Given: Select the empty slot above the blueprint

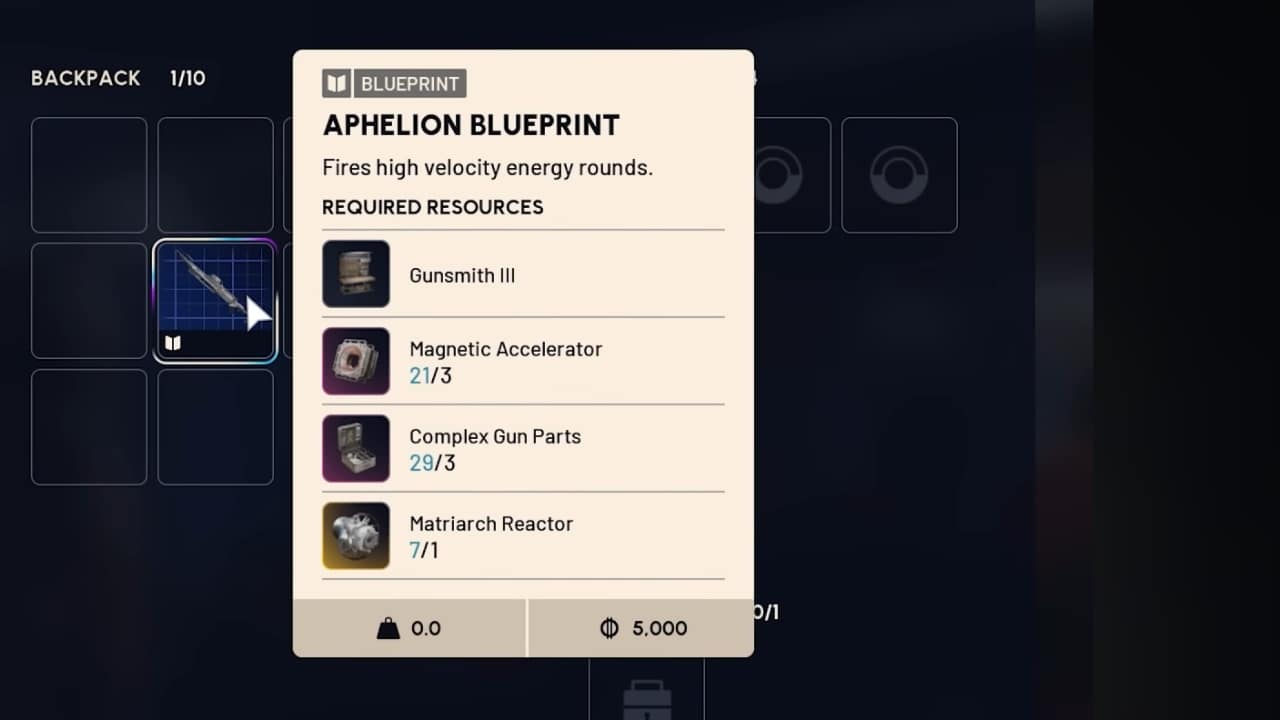Looking at the screenshot, I should [x=214, y=175].
